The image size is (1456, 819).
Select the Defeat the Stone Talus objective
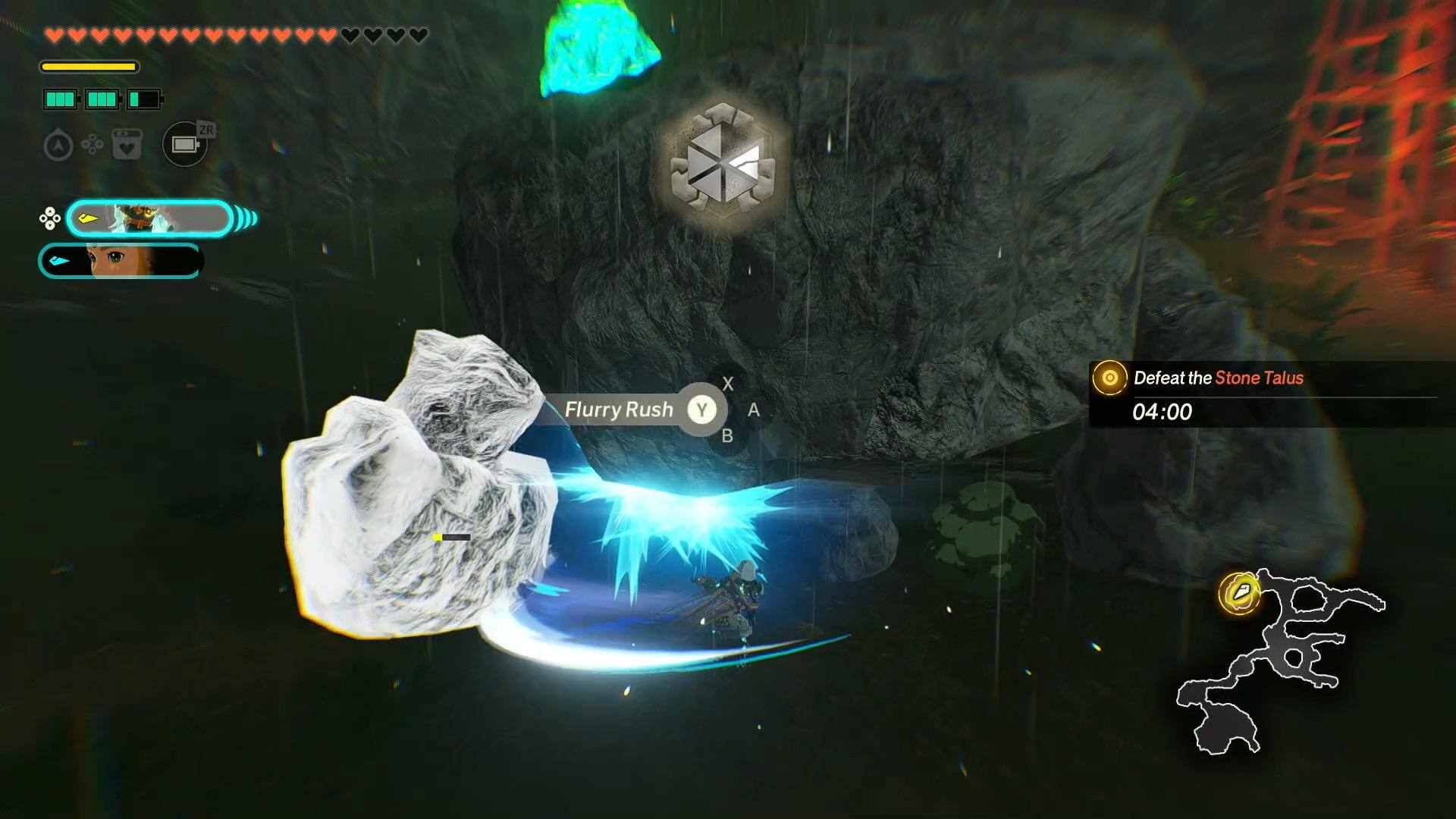click(1218, 378)
